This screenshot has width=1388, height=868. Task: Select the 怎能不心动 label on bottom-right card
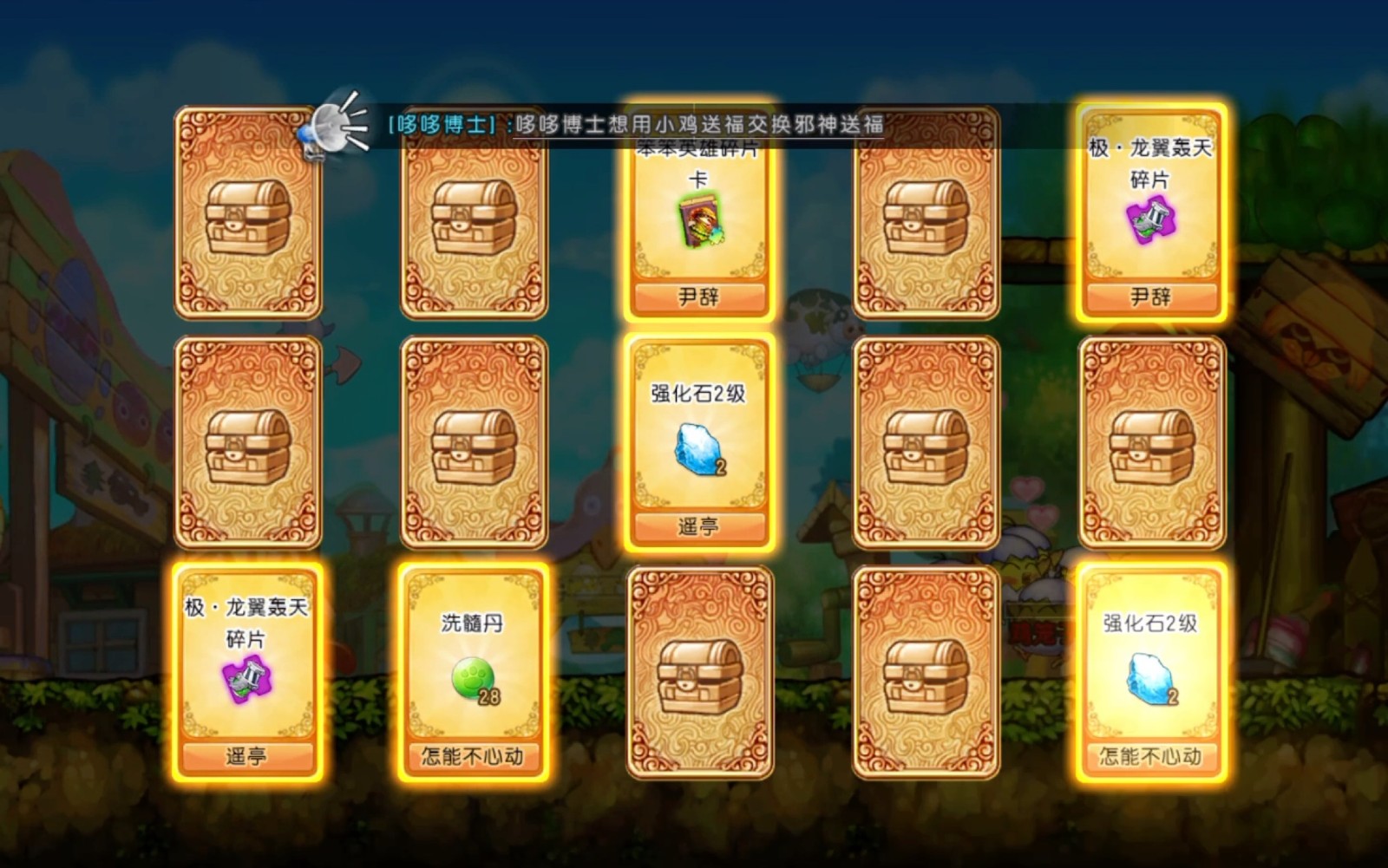1149,755
